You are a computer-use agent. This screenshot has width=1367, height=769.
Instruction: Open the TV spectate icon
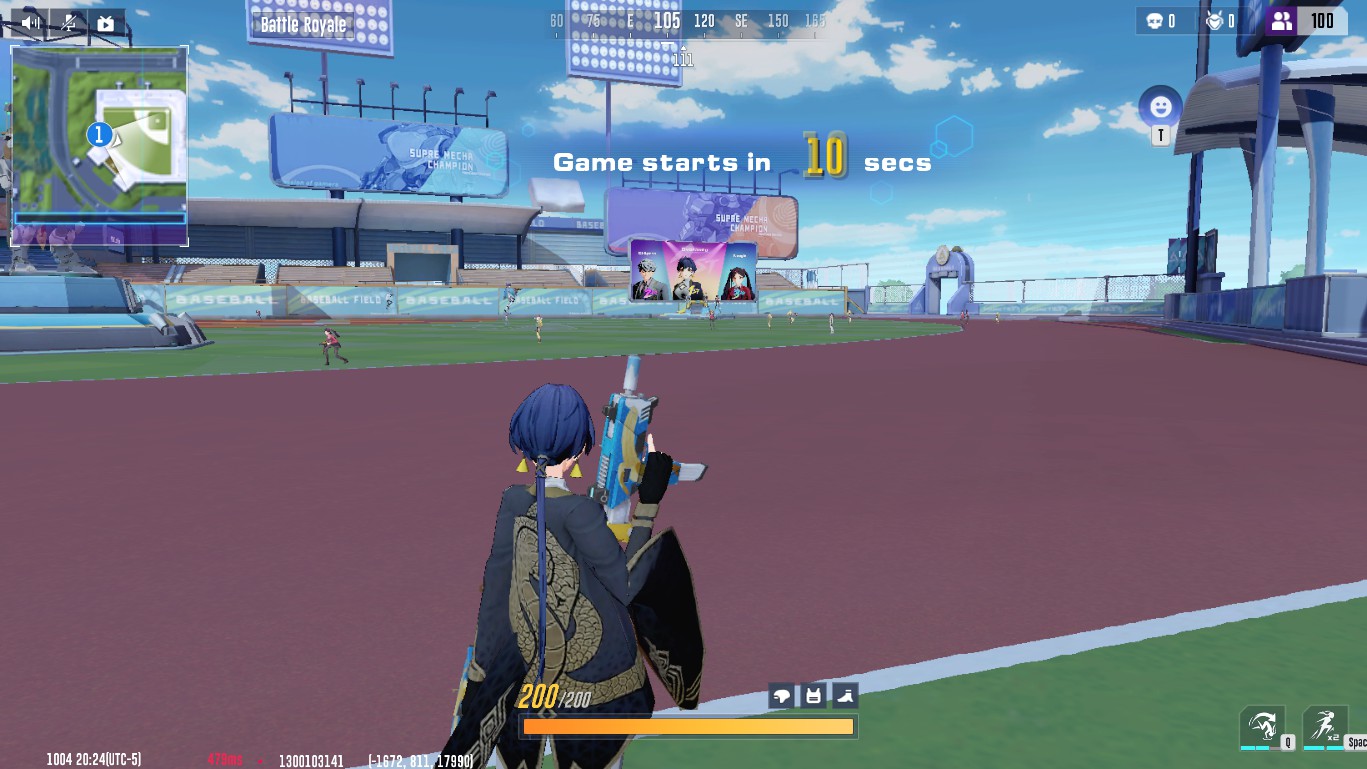point(105,22)
